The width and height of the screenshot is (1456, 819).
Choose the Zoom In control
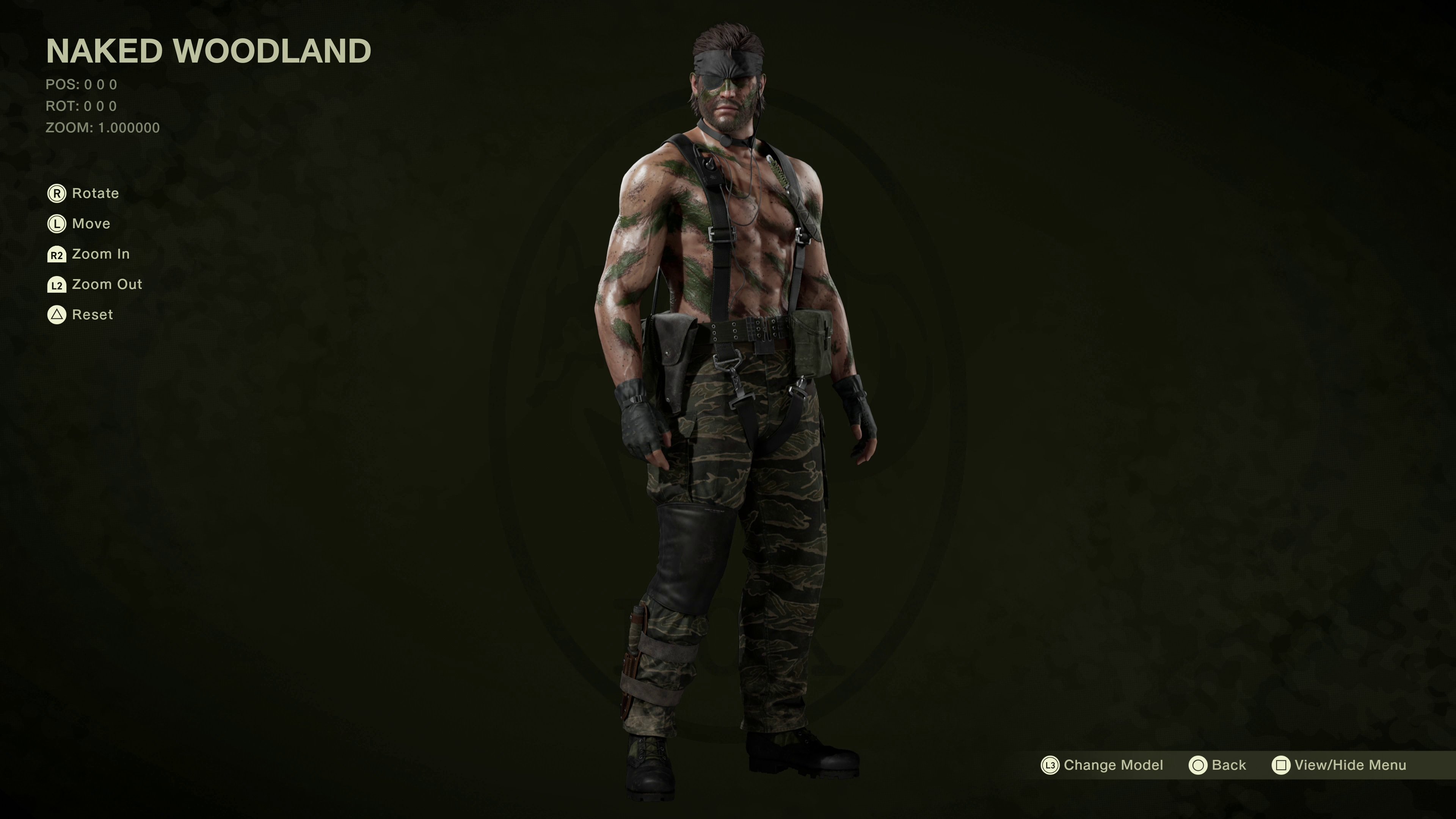[89, 254]
